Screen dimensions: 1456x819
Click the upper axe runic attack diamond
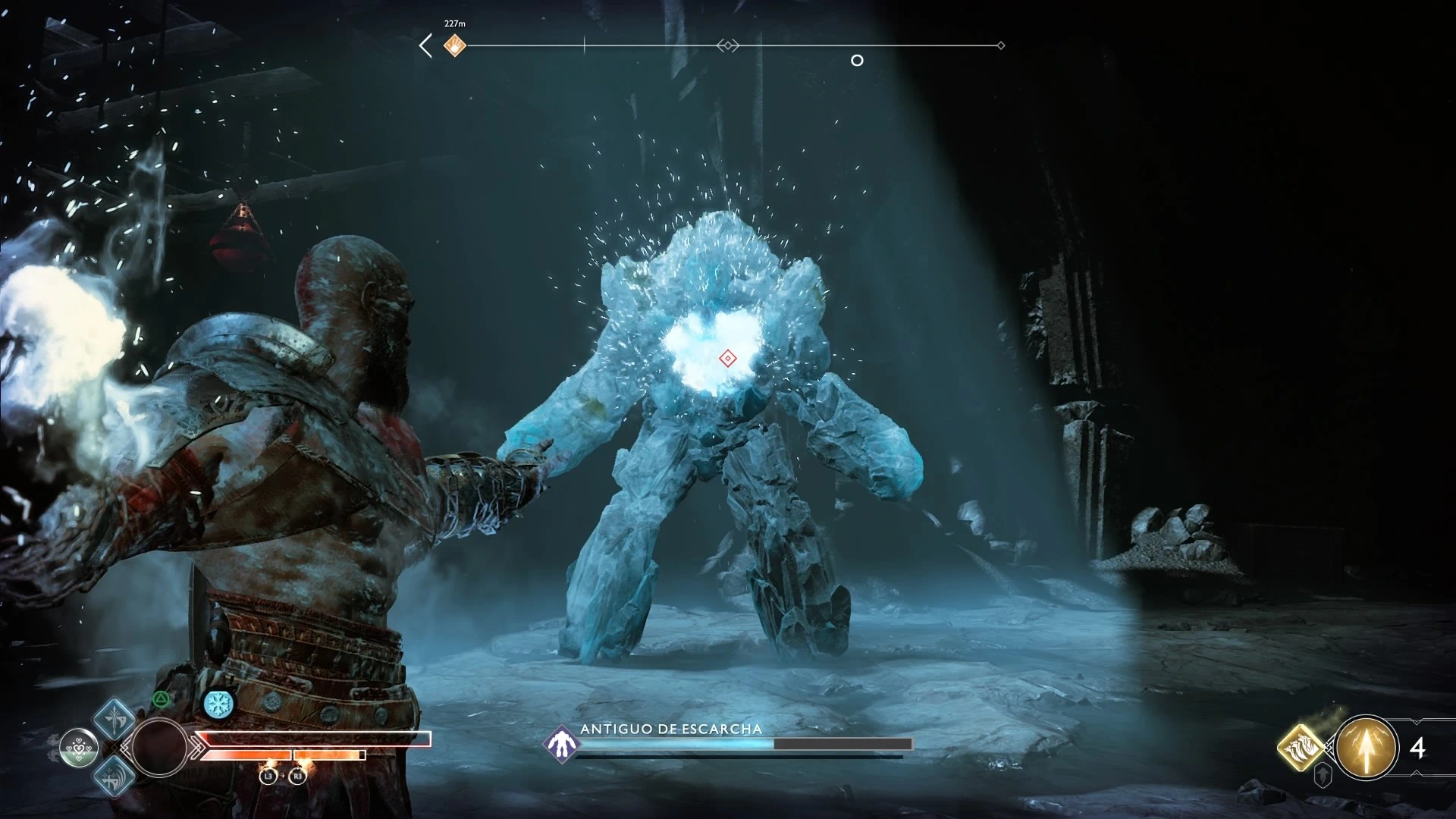[x=115, y=717]
